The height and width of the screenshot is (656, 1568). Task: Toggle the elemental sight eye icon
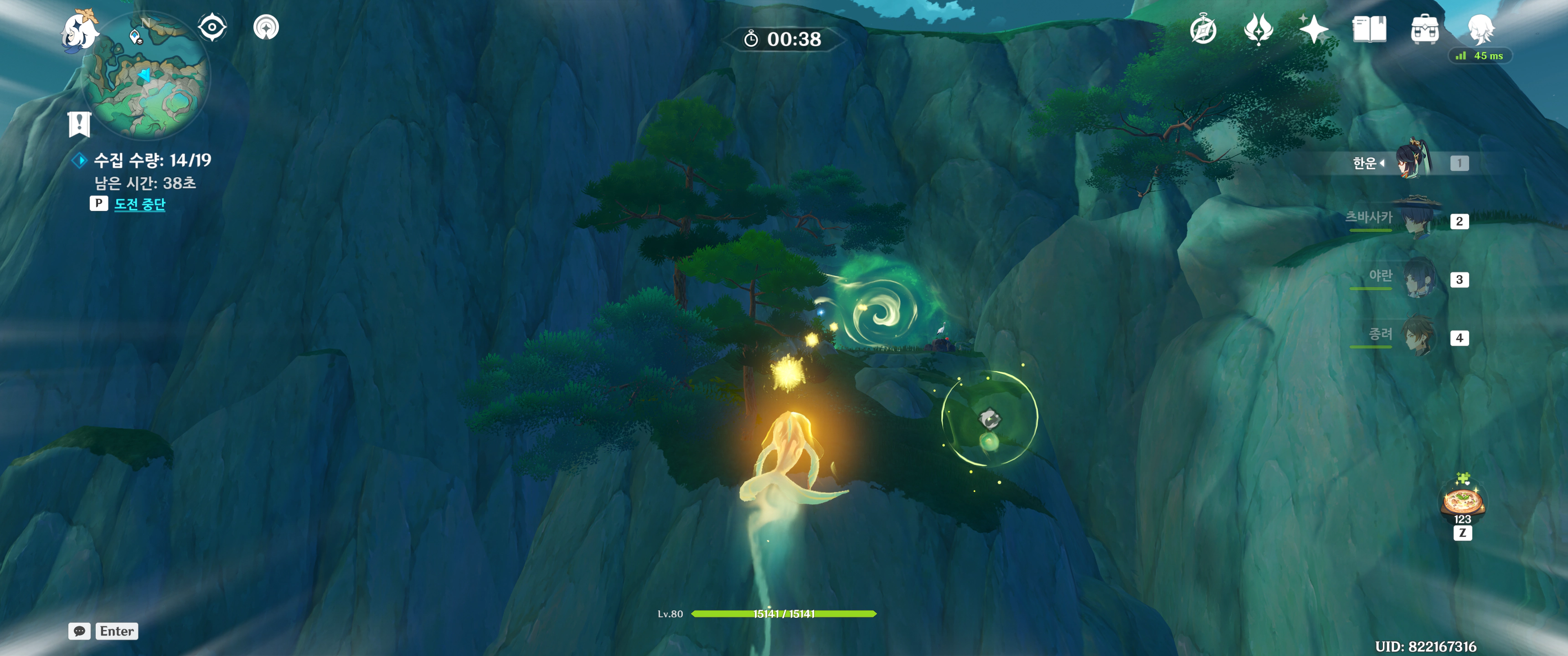(x=212, y=27)
